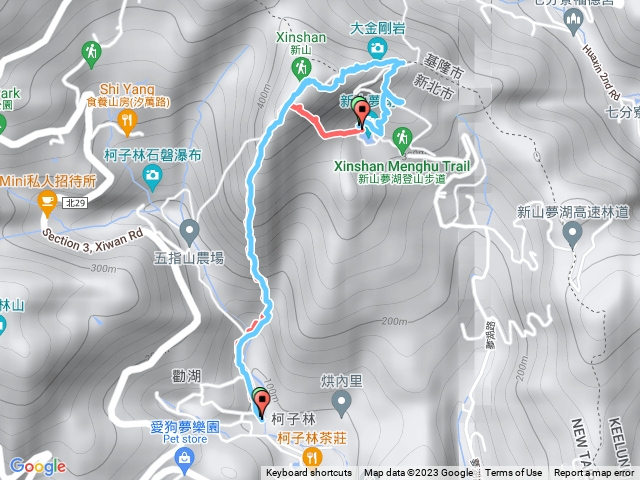Choose the 新山夢湖高速林道 location pin

(572, 235)
